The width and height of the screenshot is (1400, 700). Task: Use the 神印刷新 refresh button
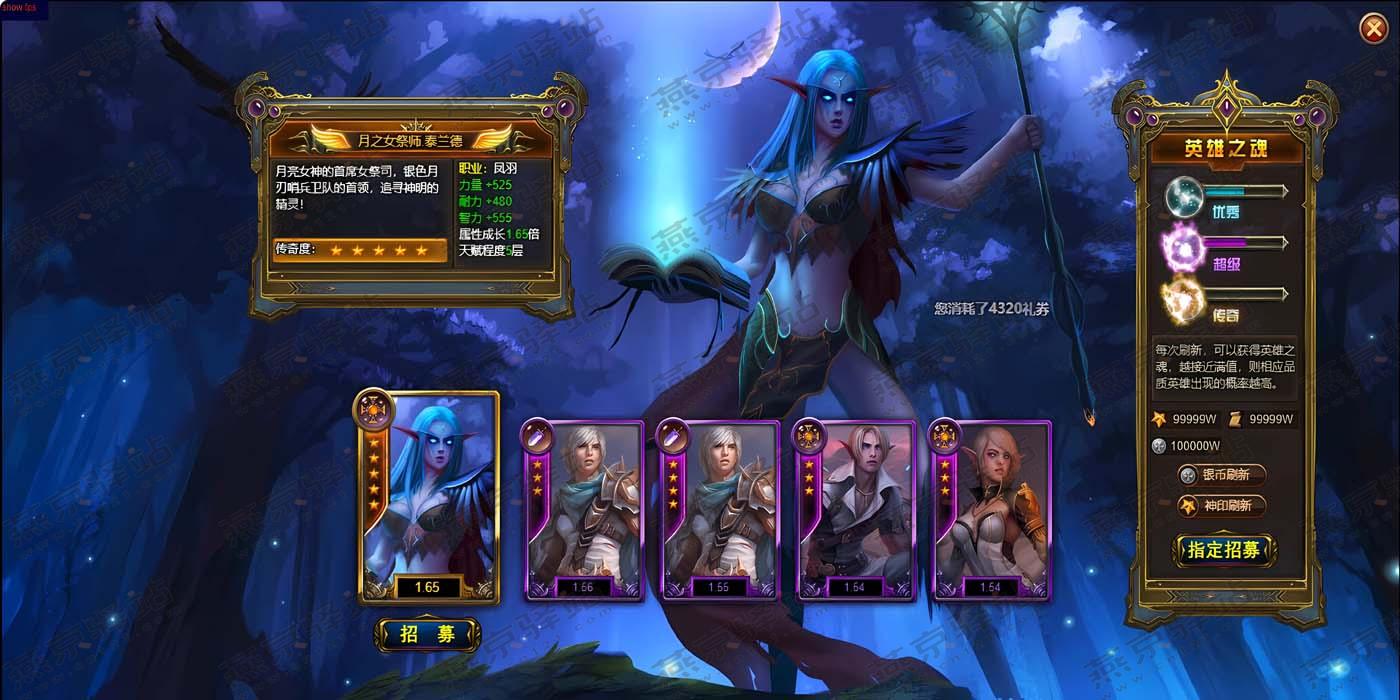tap(1221, 506)
